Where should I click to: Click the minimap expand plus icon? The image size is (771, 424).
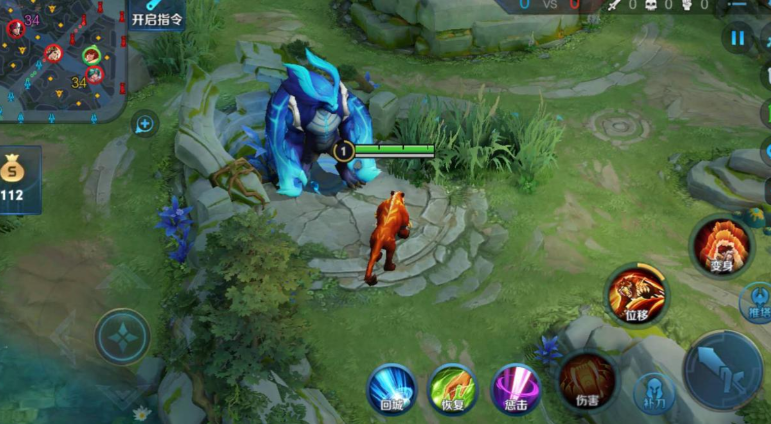(145, 124)
